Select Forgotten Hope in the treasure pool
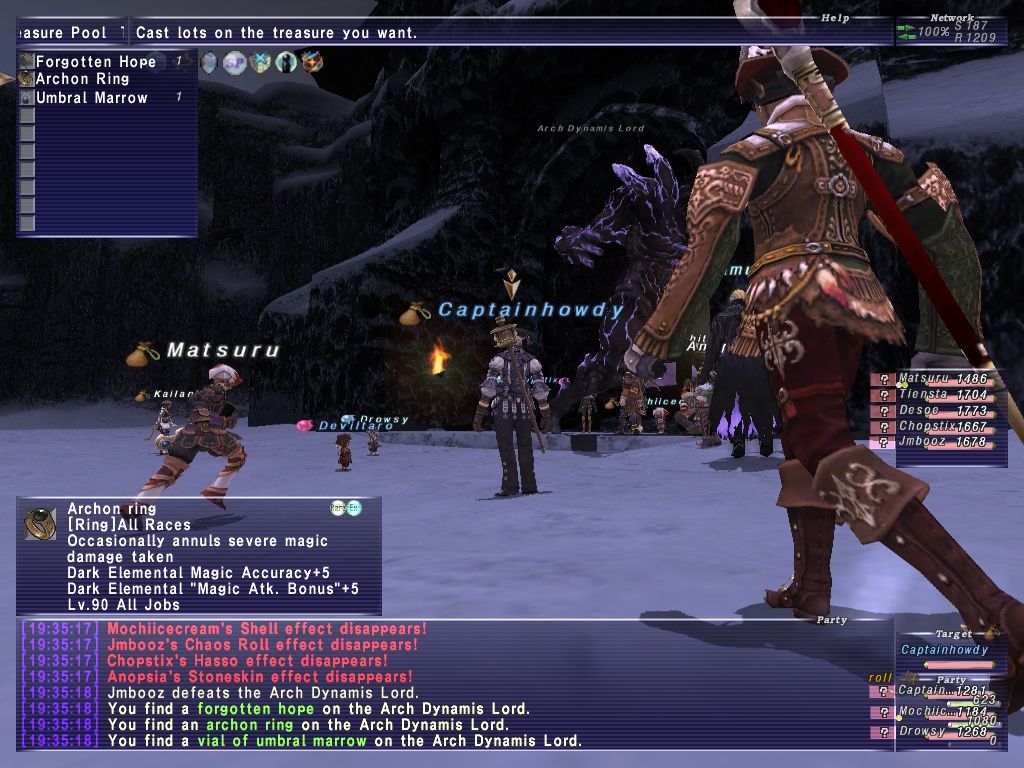The width and height of the screenshot is (1024, 768). pos(95,62)
